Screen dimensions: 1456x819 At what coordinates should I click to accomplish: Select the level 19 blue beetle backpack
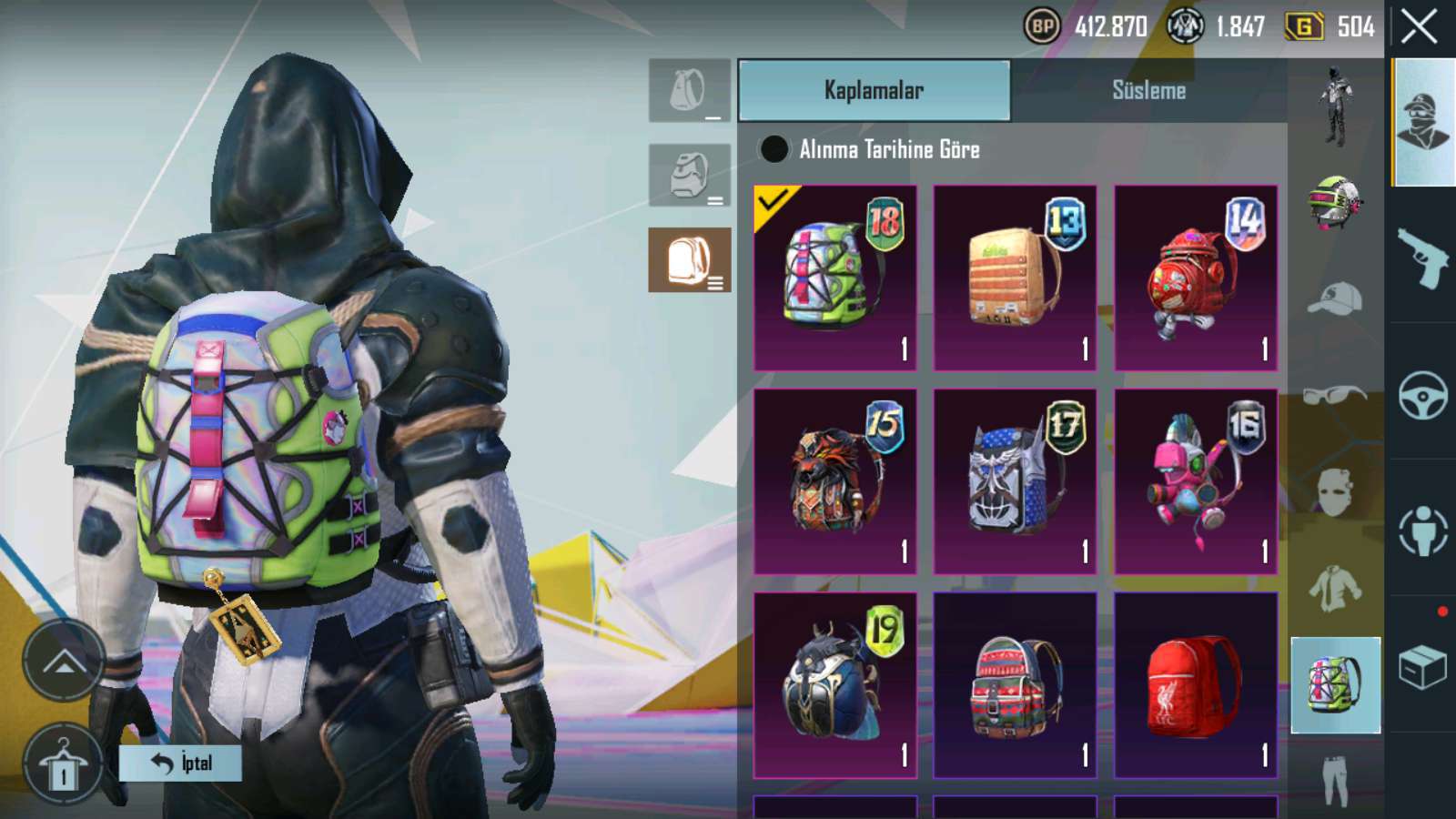pos(834,685)
